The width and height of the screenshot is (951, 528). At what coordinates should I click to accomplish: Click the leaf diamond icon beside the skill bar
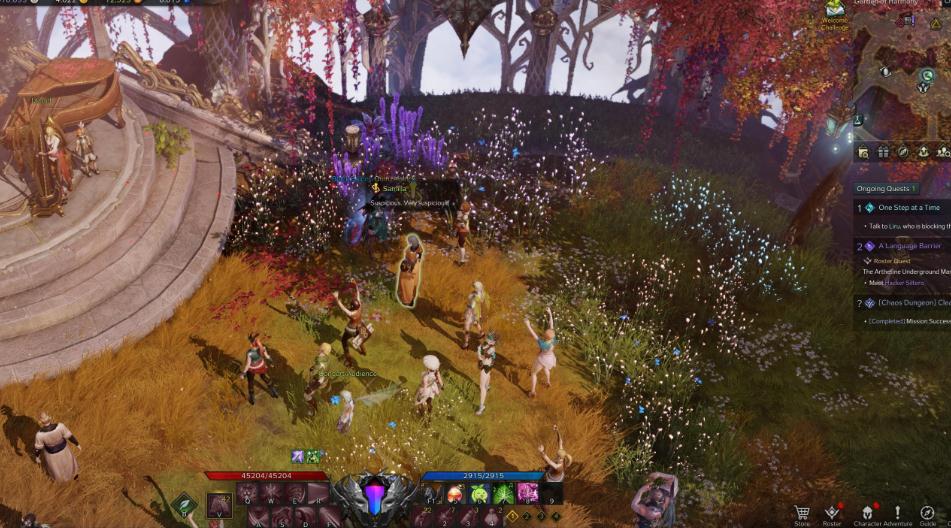pos(185,505)
